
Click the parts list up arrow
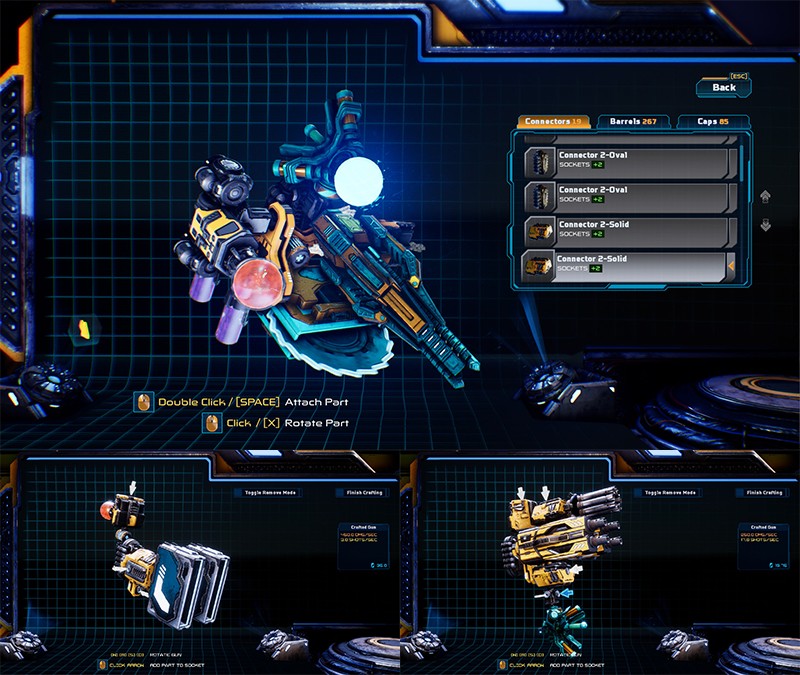(x=766, y=197)
